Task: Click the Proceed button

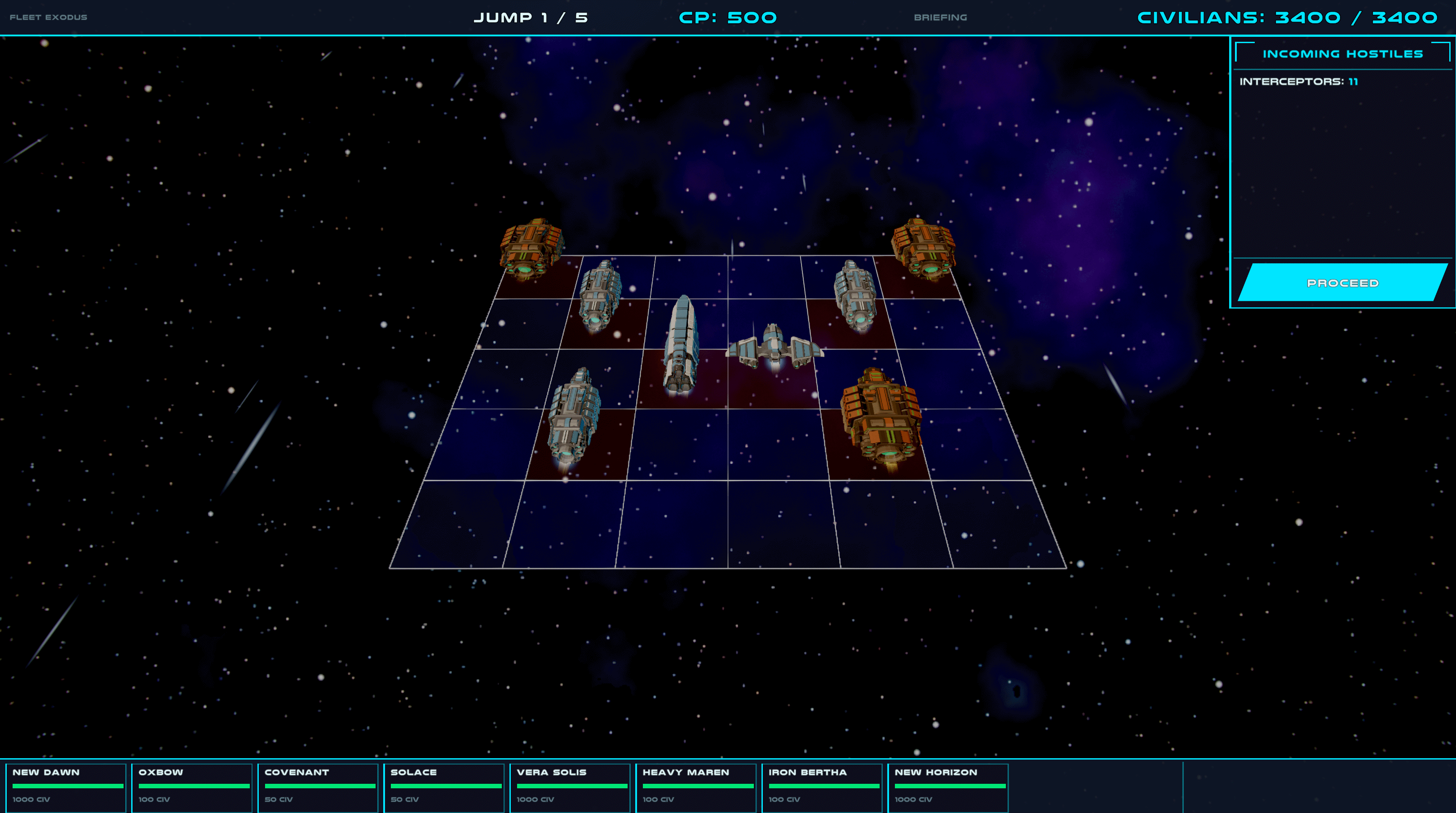Action: [x=1342, y=283]
